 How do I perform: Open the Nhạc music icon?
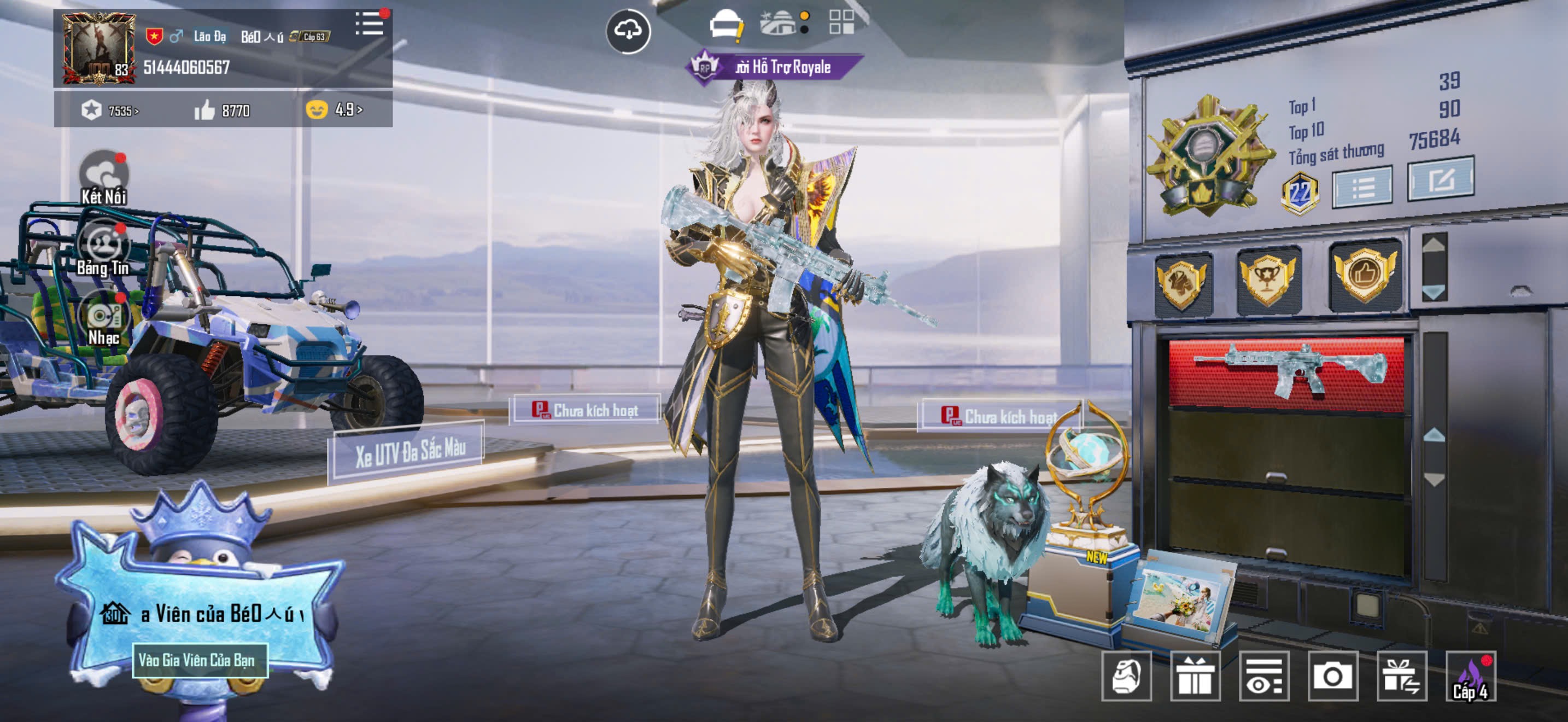pos(104,318)
